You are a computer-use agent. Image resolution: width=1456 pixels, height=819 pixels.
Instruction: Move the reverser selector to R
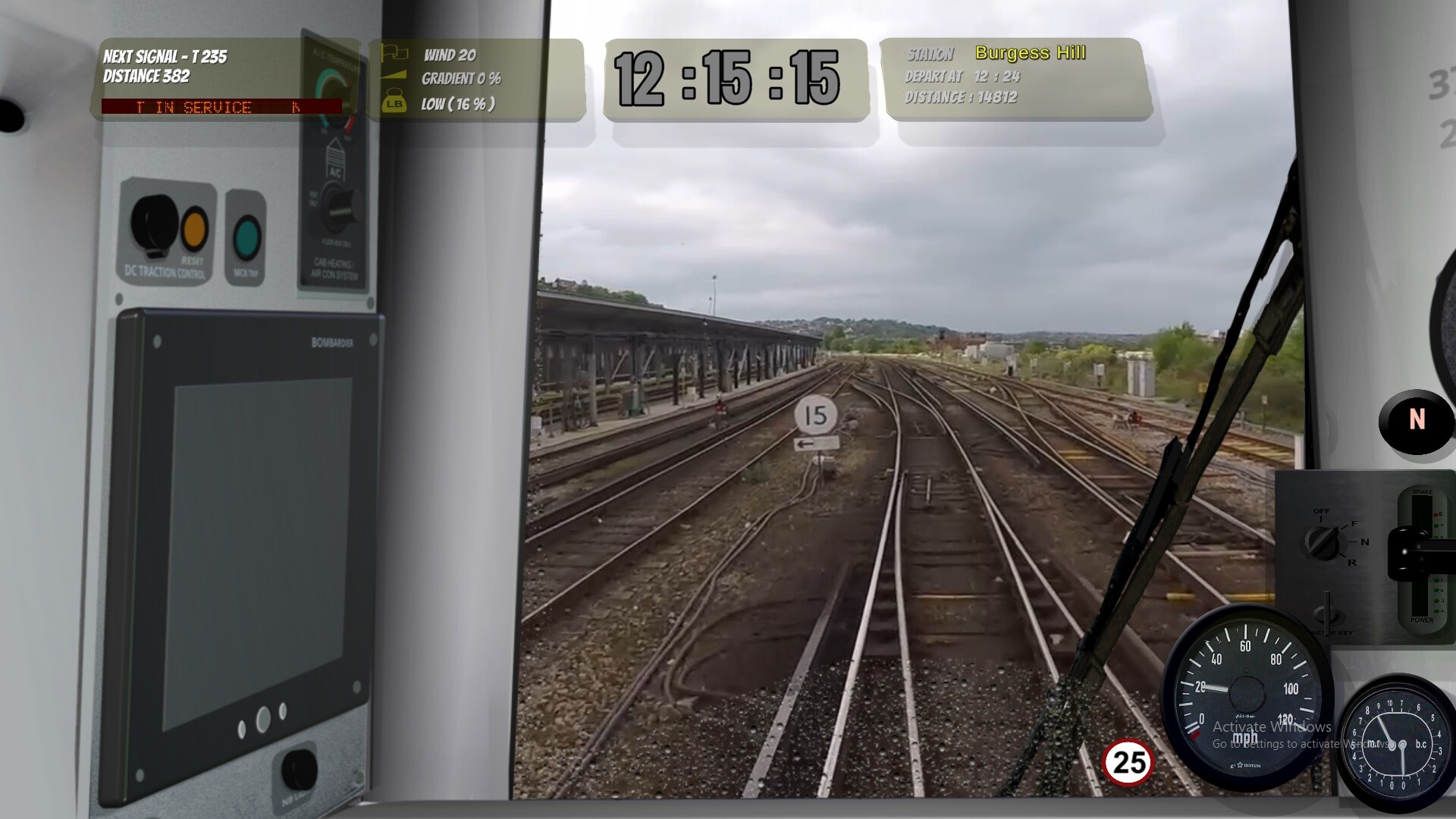pyautogui.click(x=1353, y=563)
